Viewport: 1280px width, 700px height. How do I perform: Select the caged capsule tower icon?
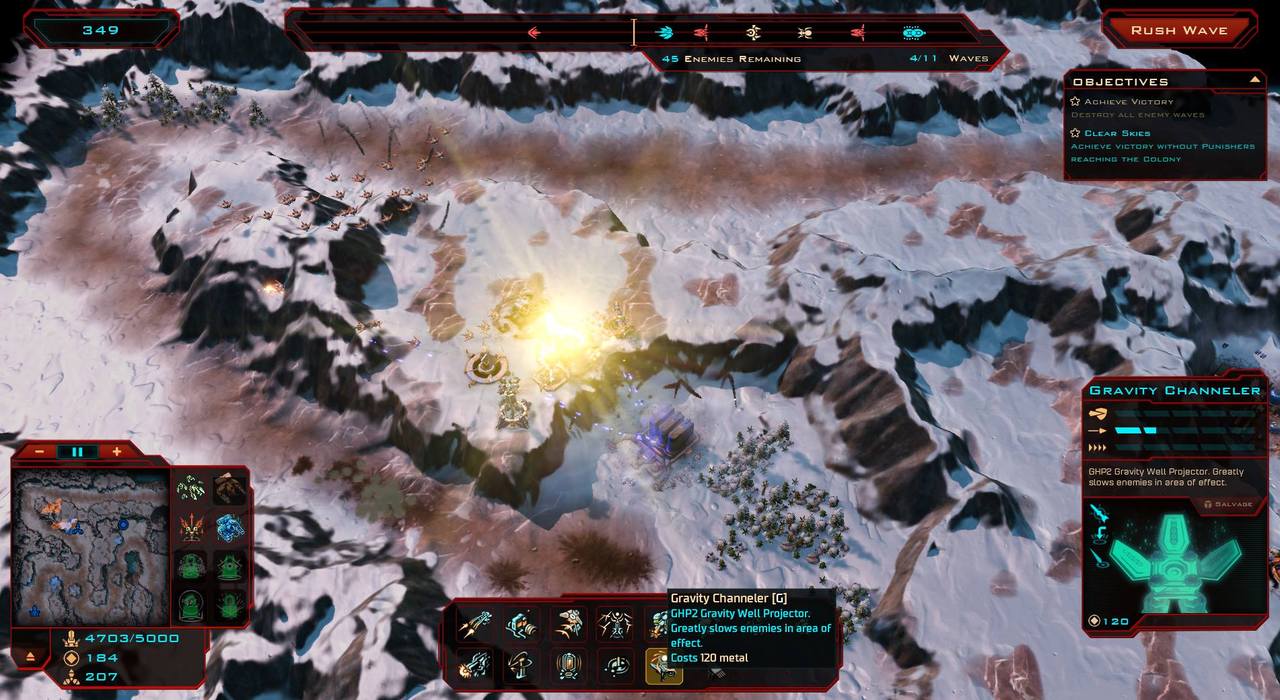click(568, 664)
